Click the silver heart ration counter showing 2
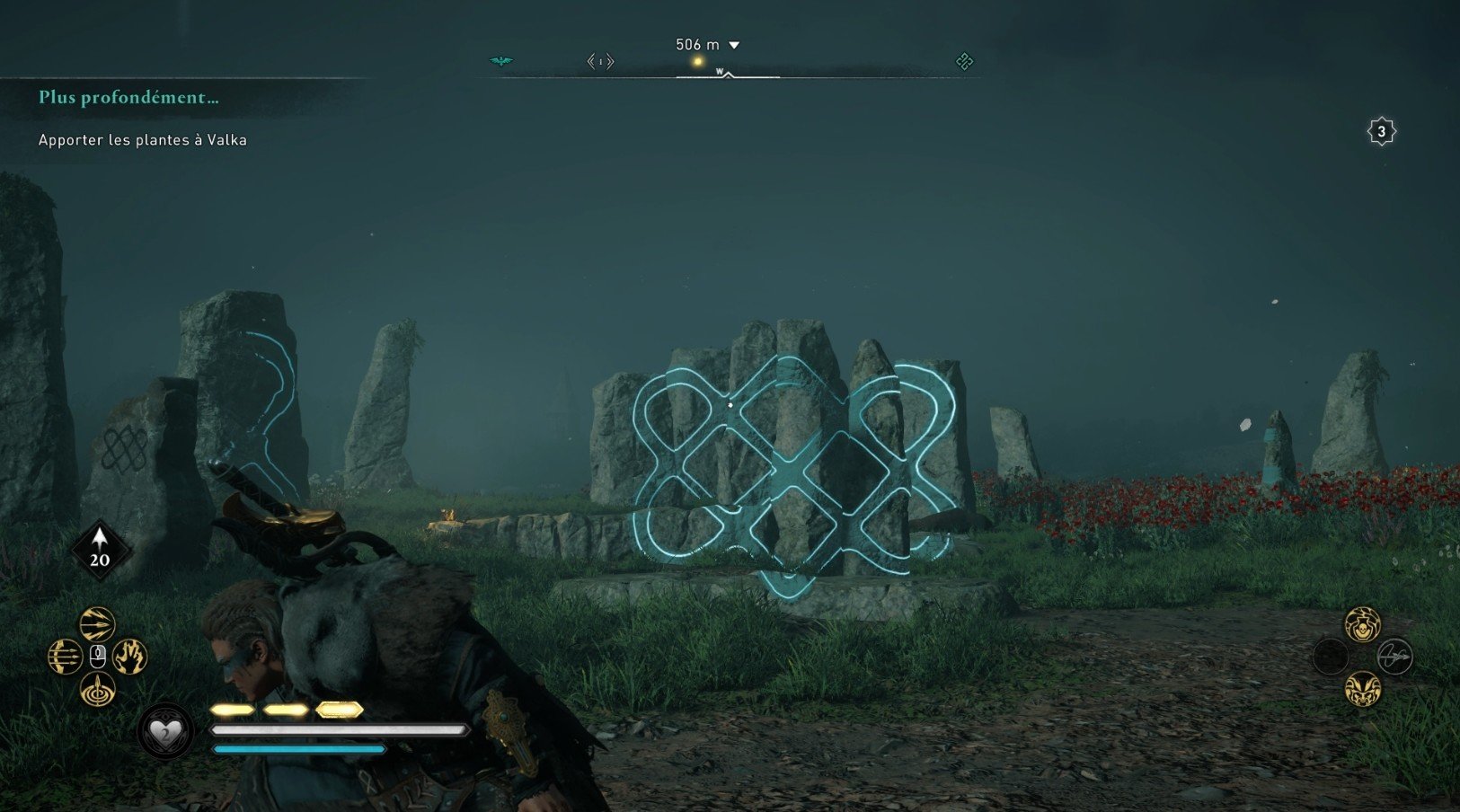This screenshot has height=812, width=1460. coord(165,731)
